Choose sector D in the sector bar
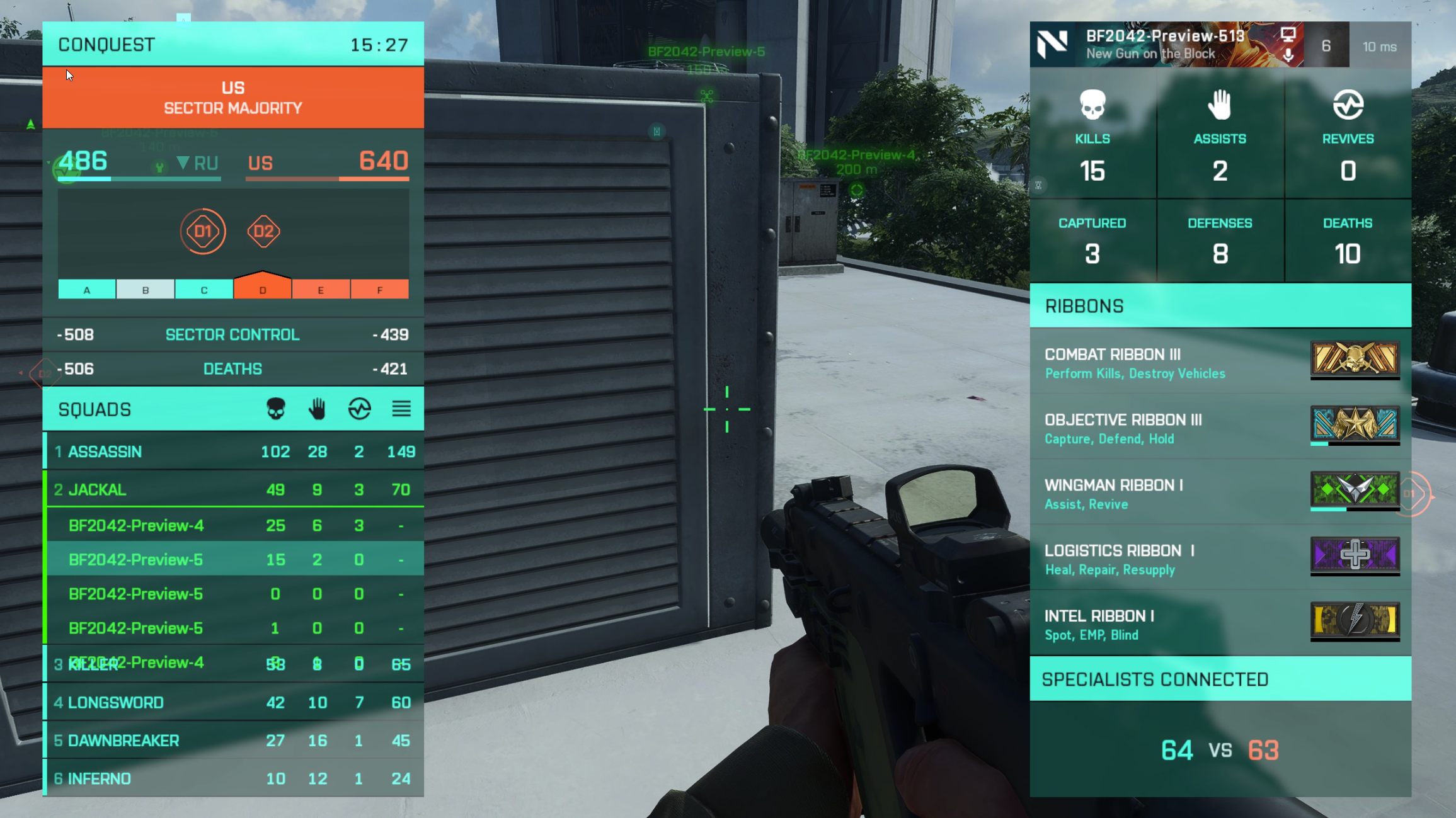 263,288
